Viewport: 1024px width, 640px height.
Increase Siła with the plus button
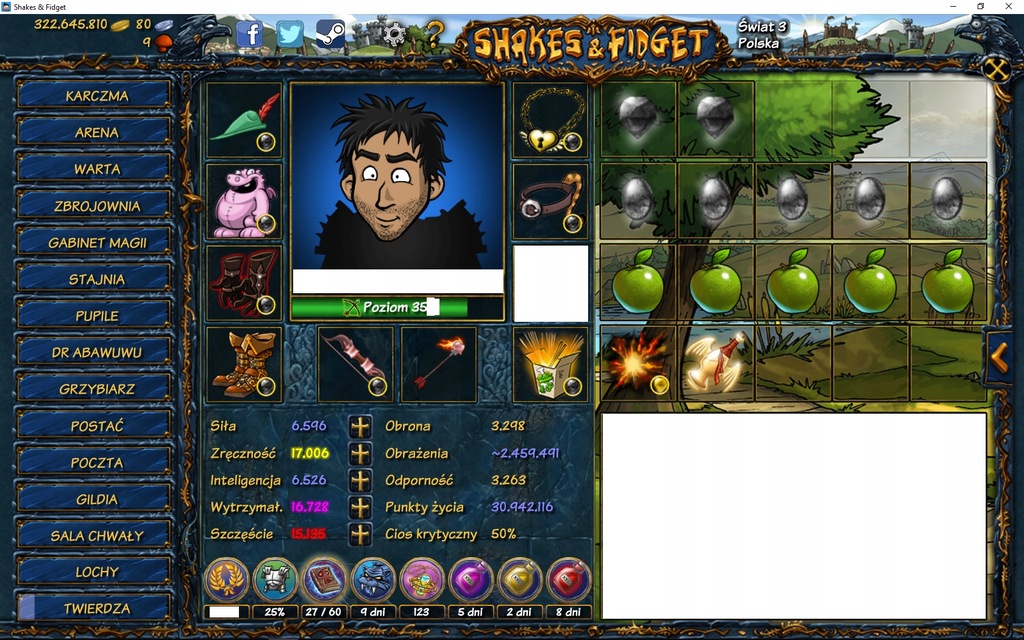pos(360,426)
